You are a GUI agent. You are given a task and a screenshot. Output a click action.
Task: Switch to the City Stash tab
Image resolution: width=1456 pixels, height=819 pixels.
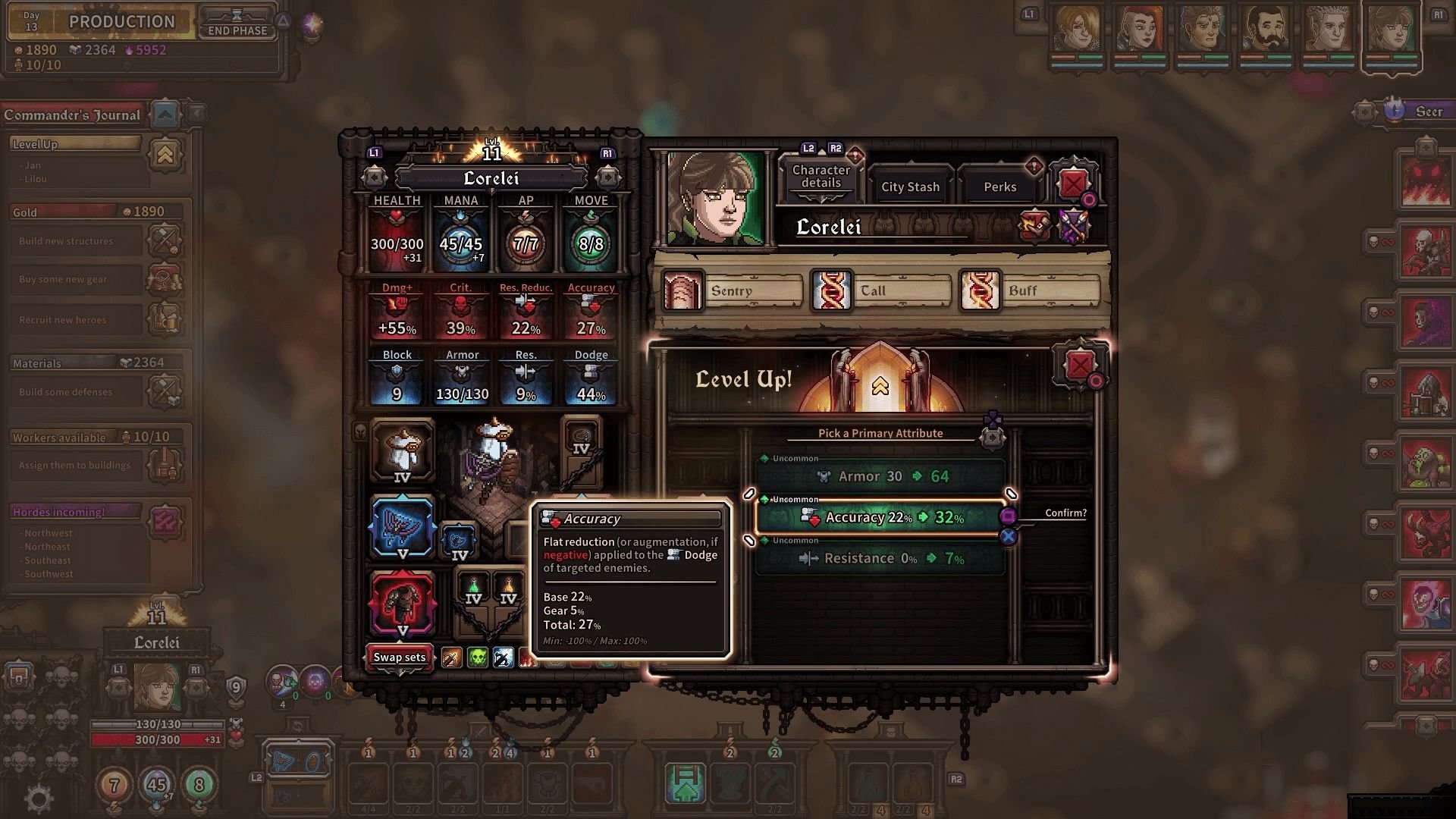tap(910, 187)
